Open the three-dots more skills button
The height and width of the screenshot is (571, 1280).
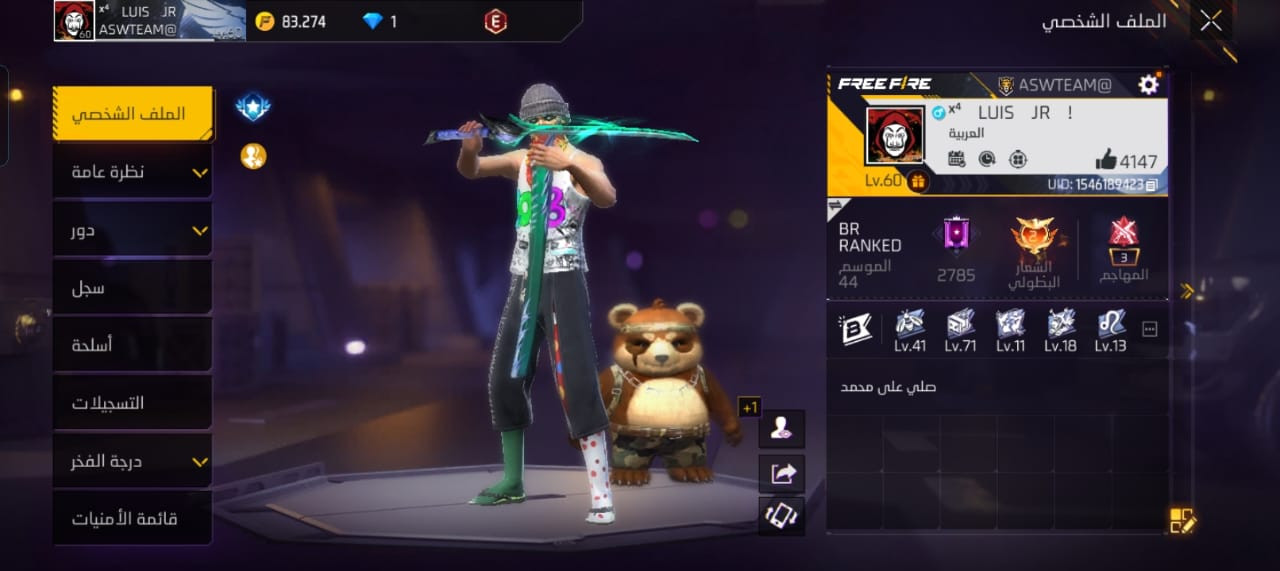[x=1149, y=329]
